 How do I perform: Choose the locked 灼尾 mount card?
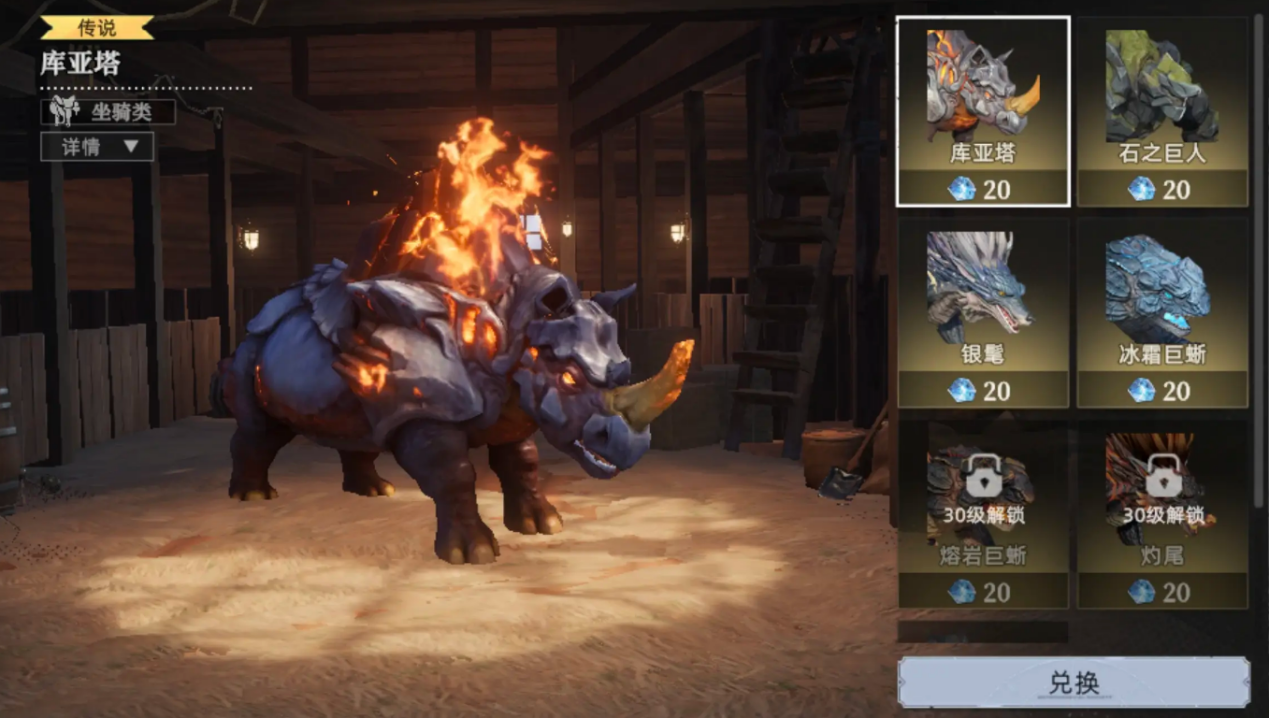click(x=1162, y=513)
